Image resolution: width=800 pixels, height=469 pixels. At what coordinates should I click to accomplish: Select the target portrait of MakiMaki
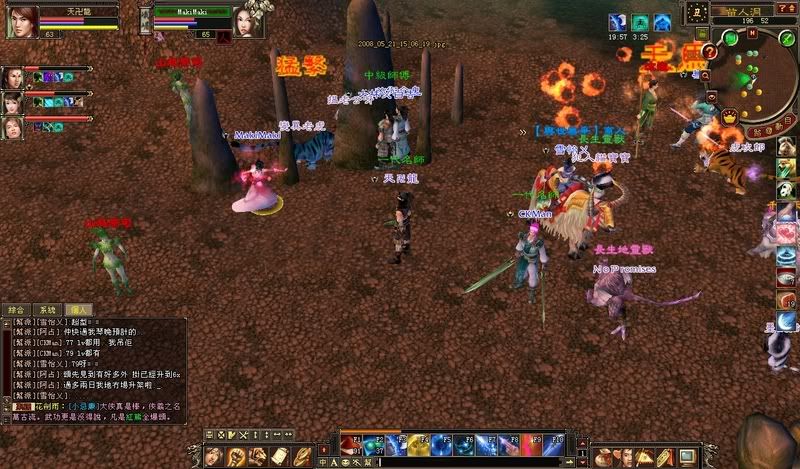248,19
